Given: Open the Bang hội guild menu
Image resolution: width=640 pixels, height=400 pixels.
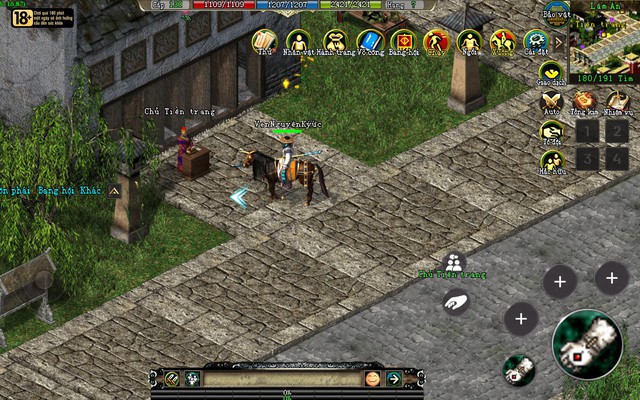Looking at the screenshot, I should (403, 40).
